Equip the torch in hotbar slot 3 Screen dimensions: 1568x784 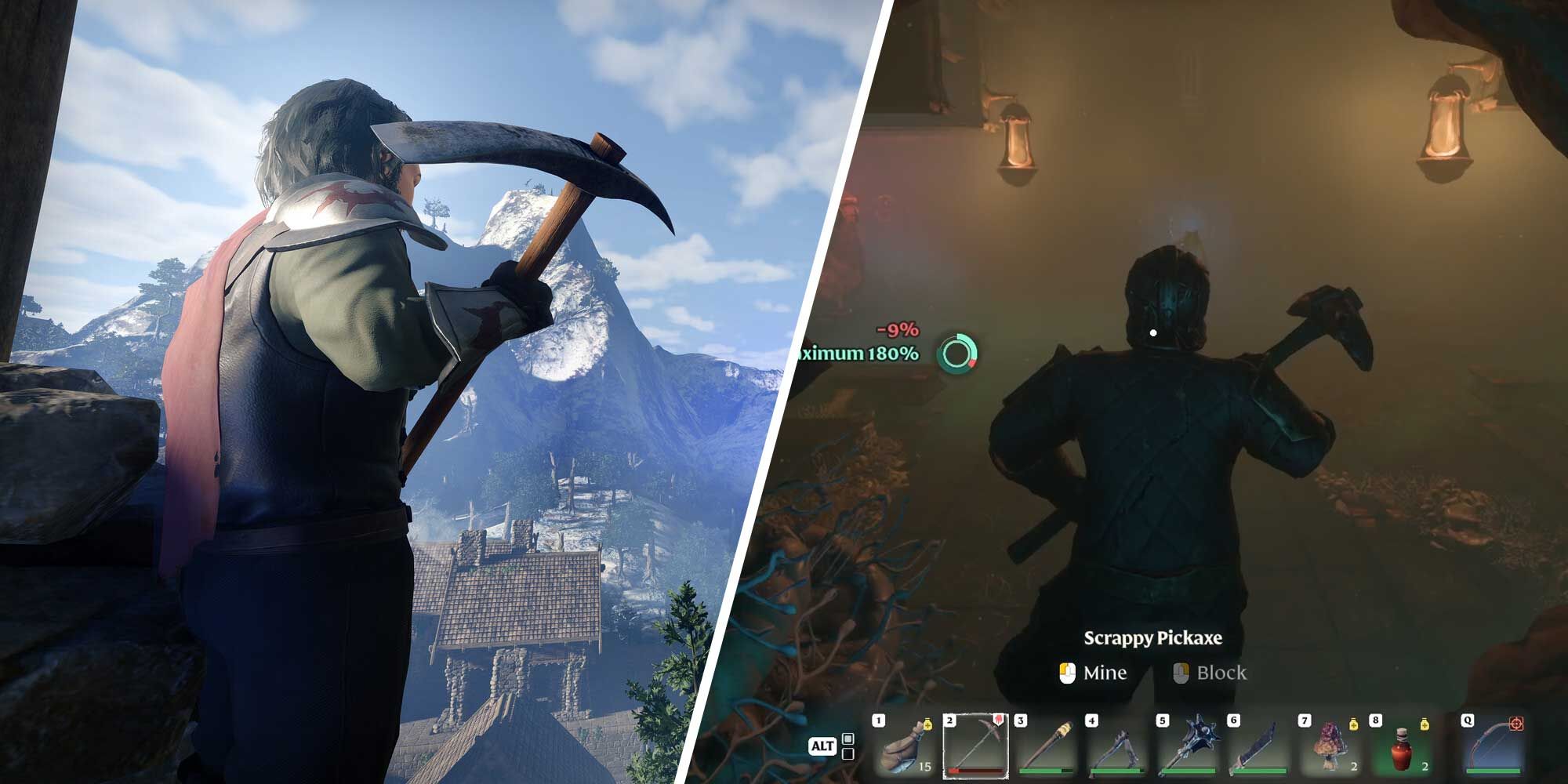(x=1047, y=746)
